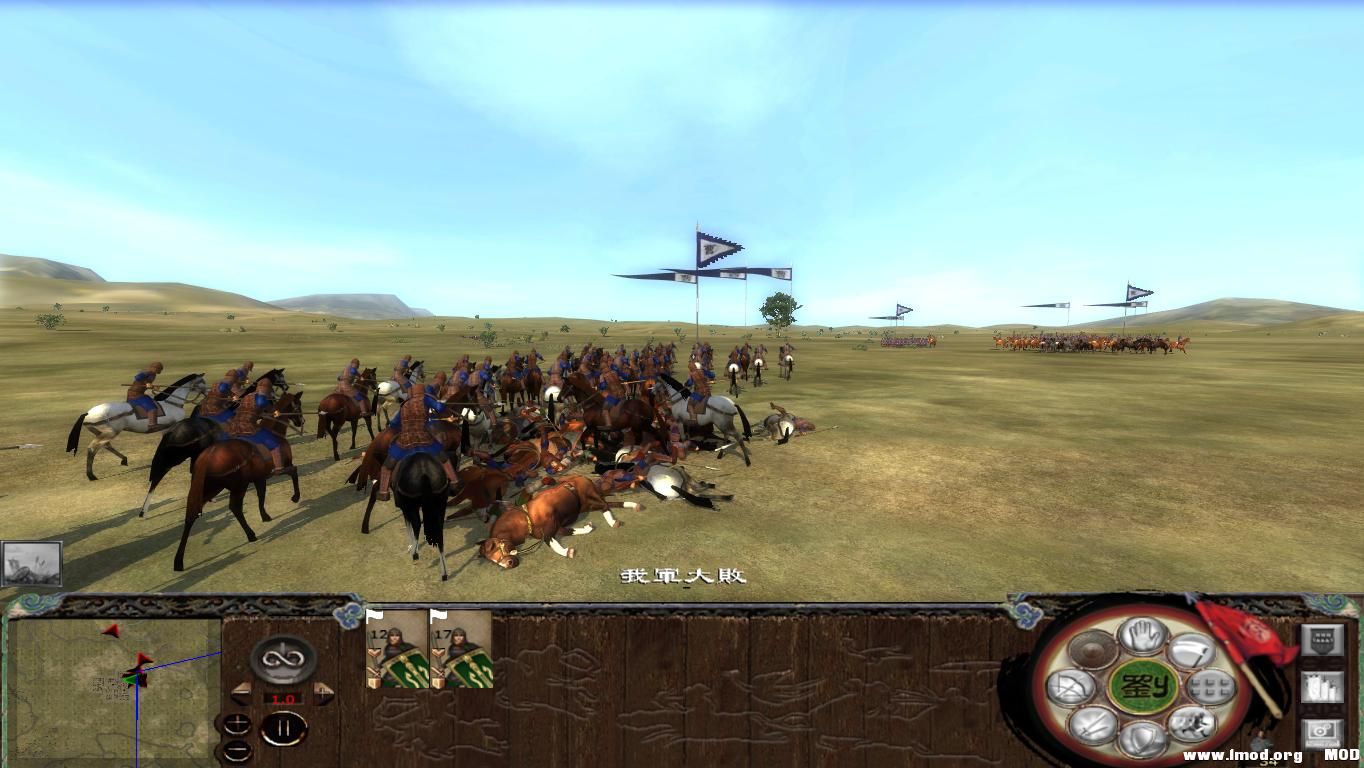The image size is (1364, 768).
Task: Increase game speed with right arrow
Action: [x=322, y=692]
